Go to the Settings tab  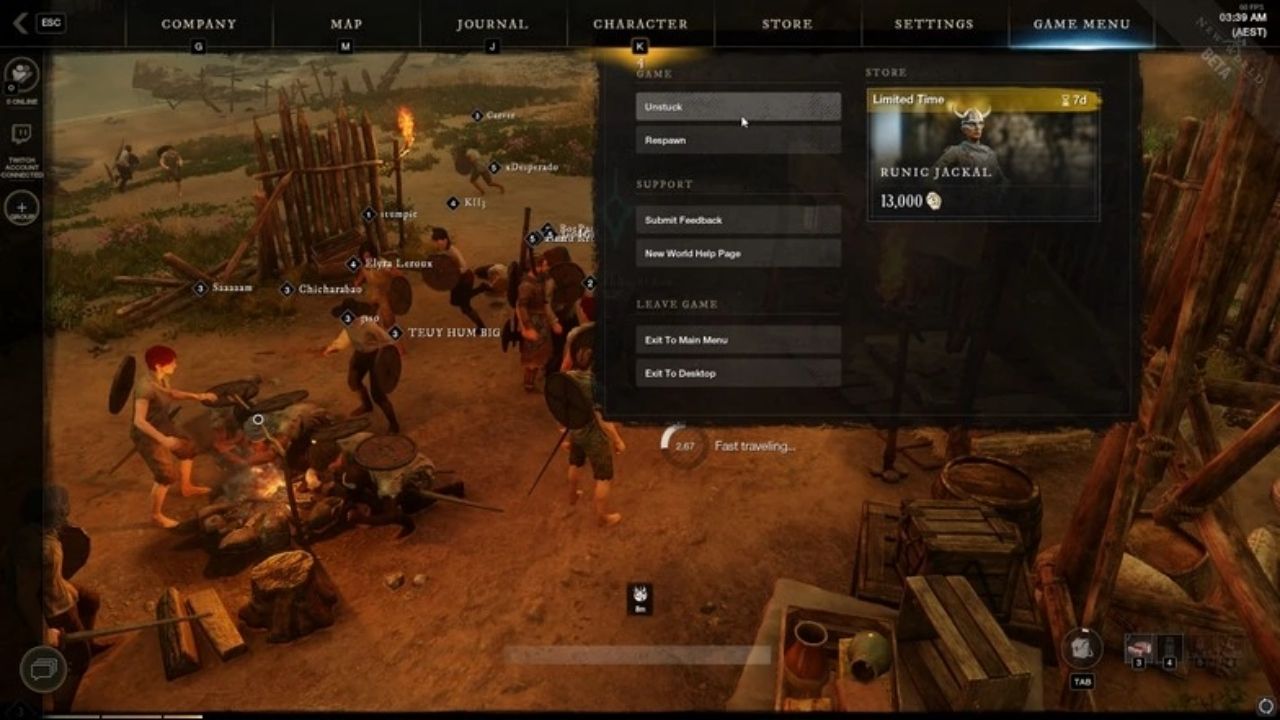934,24
